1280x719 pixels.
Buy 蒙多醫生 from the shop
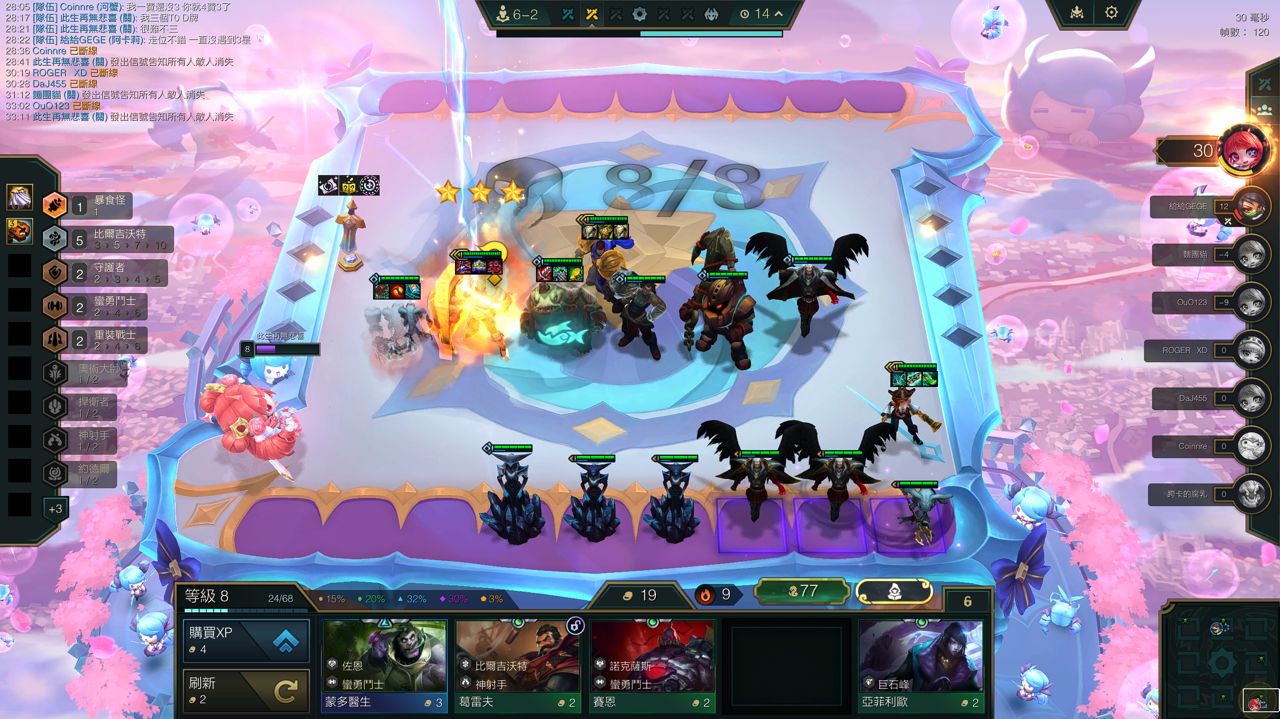[384, 665]
